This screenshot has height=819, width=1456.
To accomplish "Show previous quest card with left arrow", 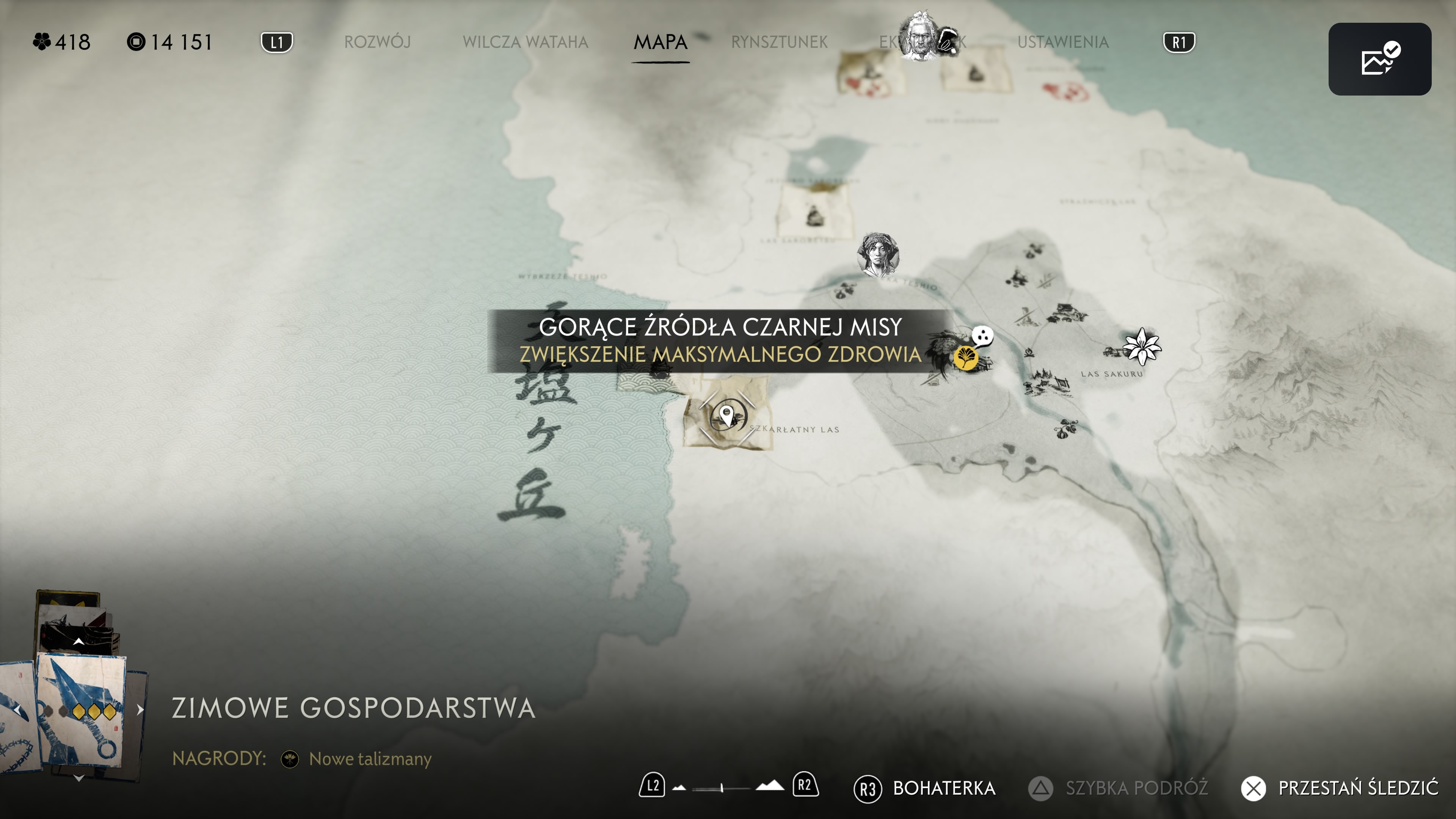I will [x=17, y=710].
